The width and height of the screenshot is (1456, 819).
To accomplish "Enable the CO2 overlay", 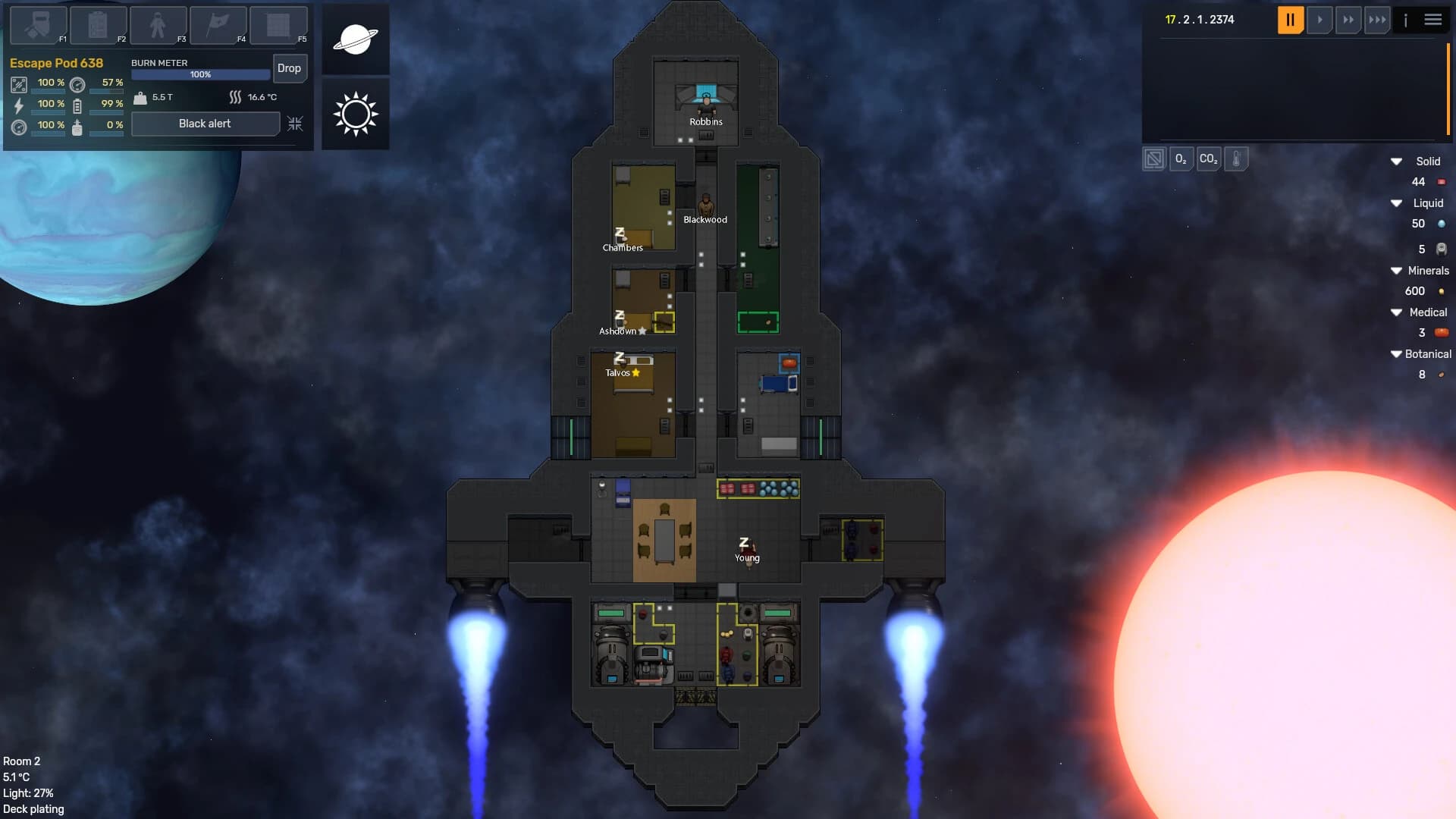I will [x=1209, y=159].
